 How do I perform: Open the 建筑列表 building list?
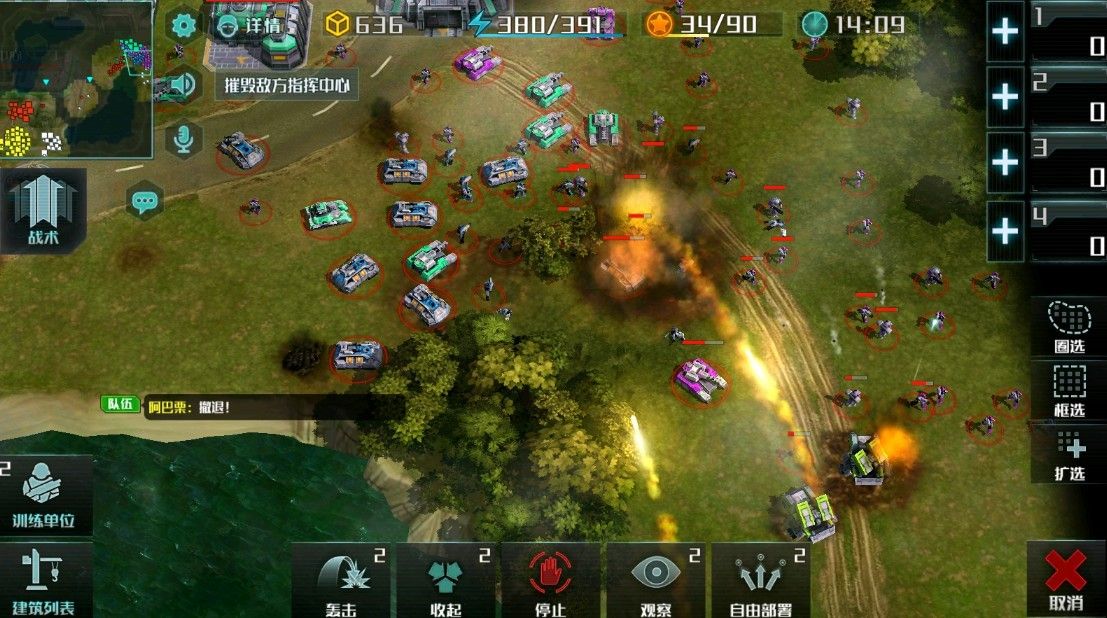45,580
